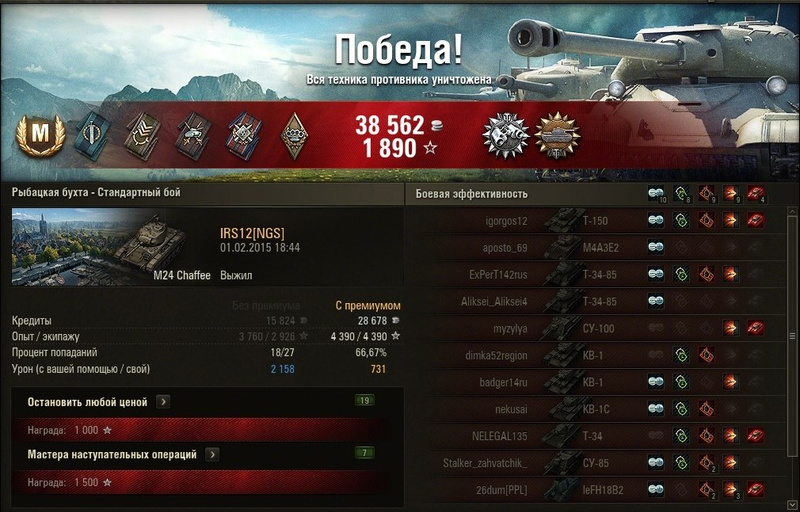This screenshot has height=512, width=800.
Task: Click the gold-wreathed tank medal
Action: [x=557, y=134]
